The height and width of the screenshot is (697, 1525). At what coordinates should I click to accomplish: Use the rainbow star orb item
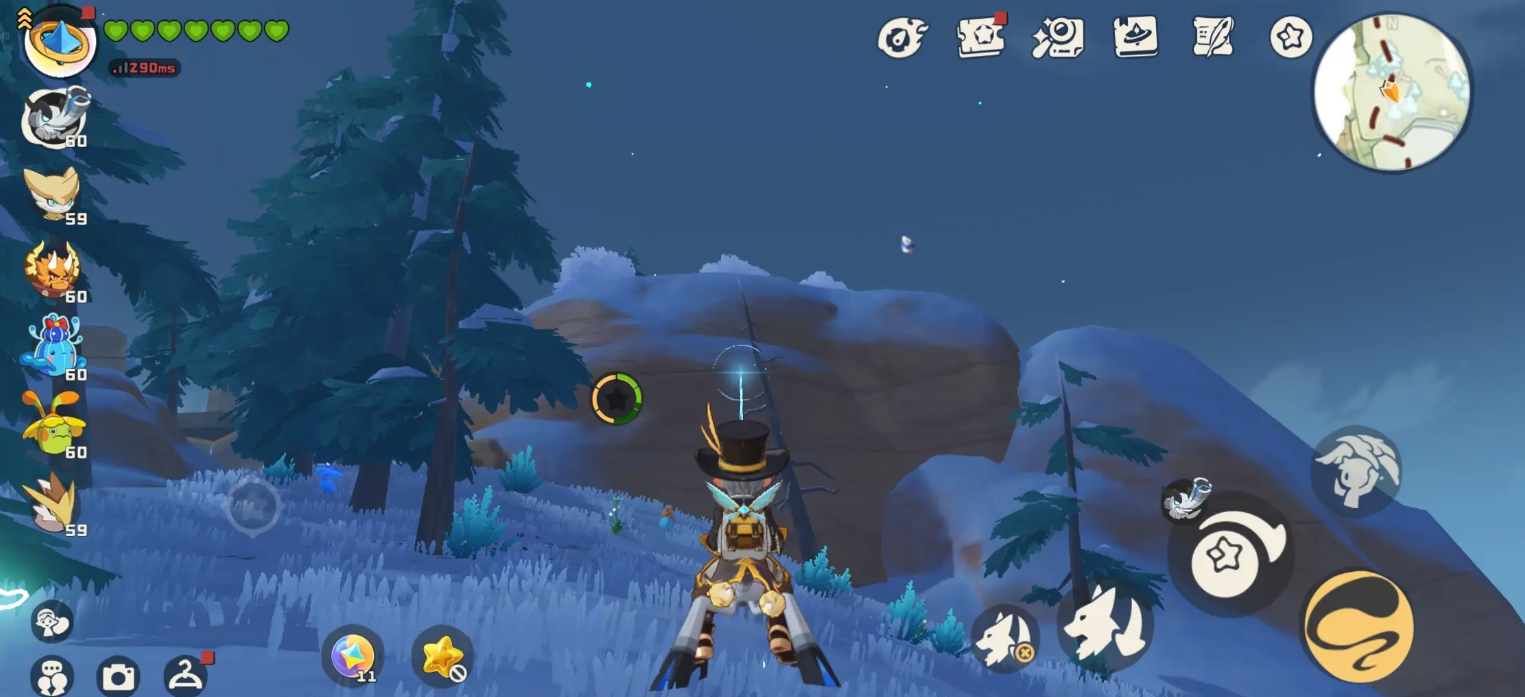(352, 656)
